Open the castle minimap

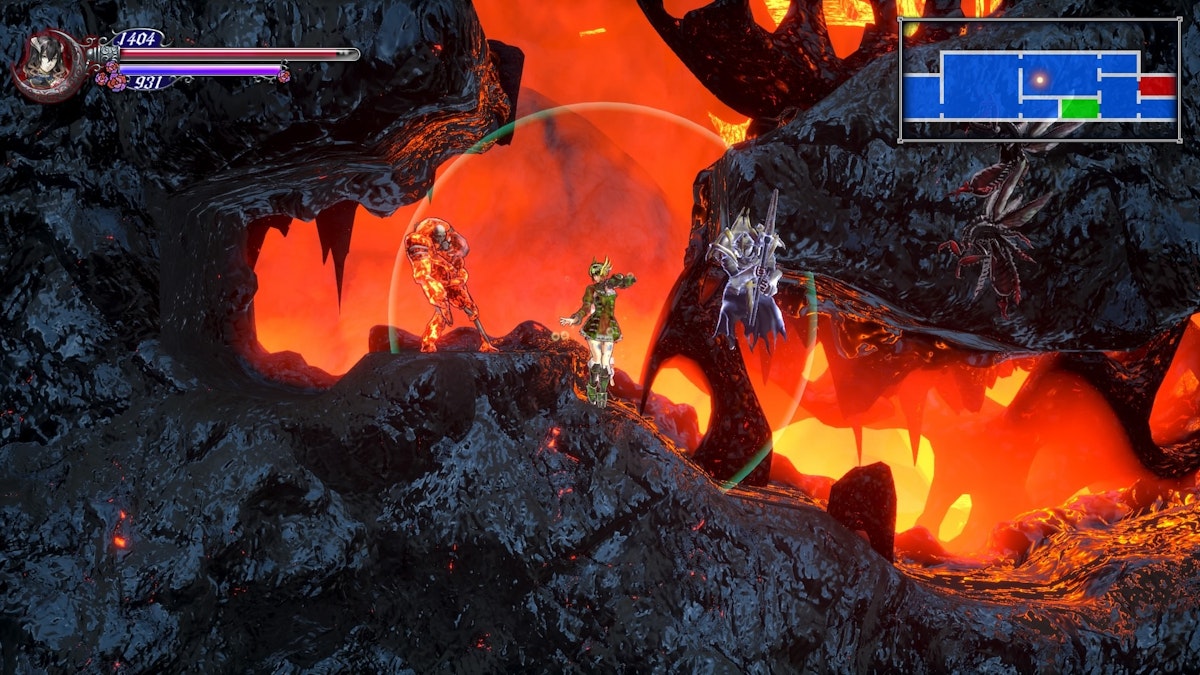click(x=1040, y=80)
